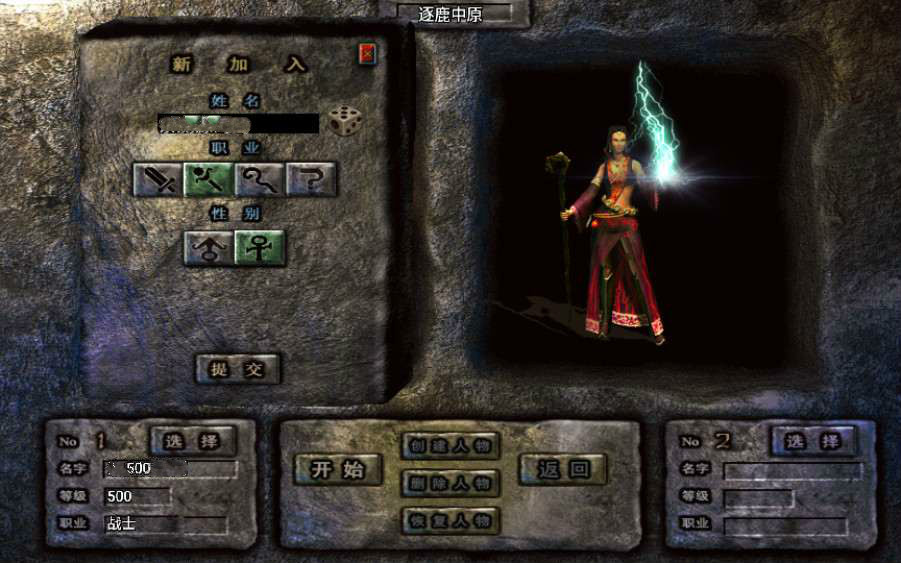
Task: Click the character name input field
Action: (238, 124)
